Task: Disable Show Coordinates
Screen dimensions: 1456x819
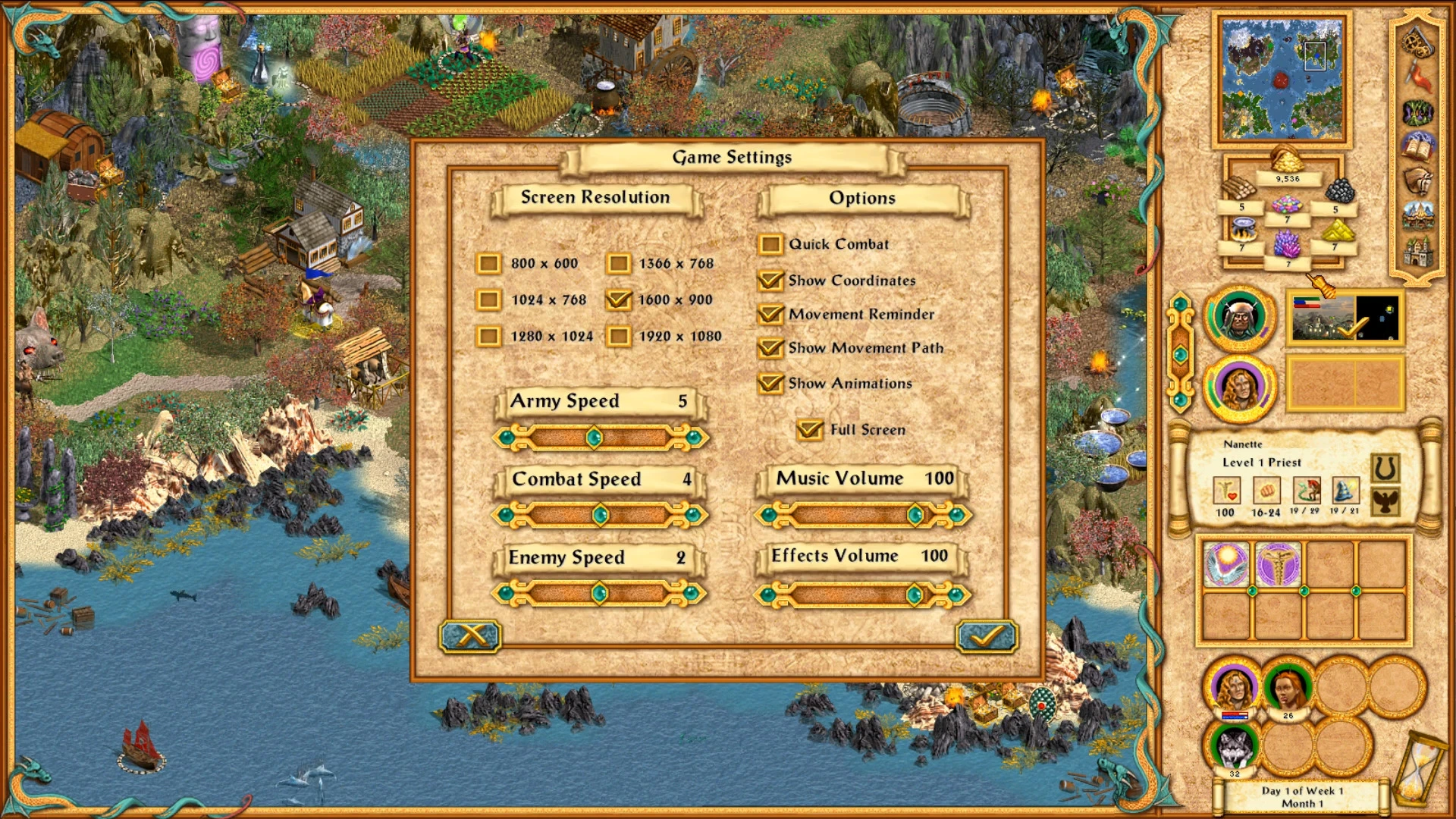Action: click(x=771, y=281)
